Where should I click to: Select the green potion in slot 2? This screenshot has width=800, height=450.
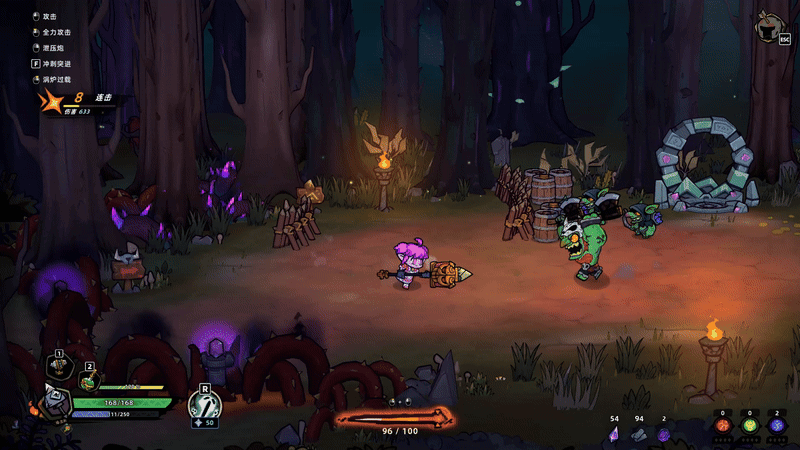88,381
